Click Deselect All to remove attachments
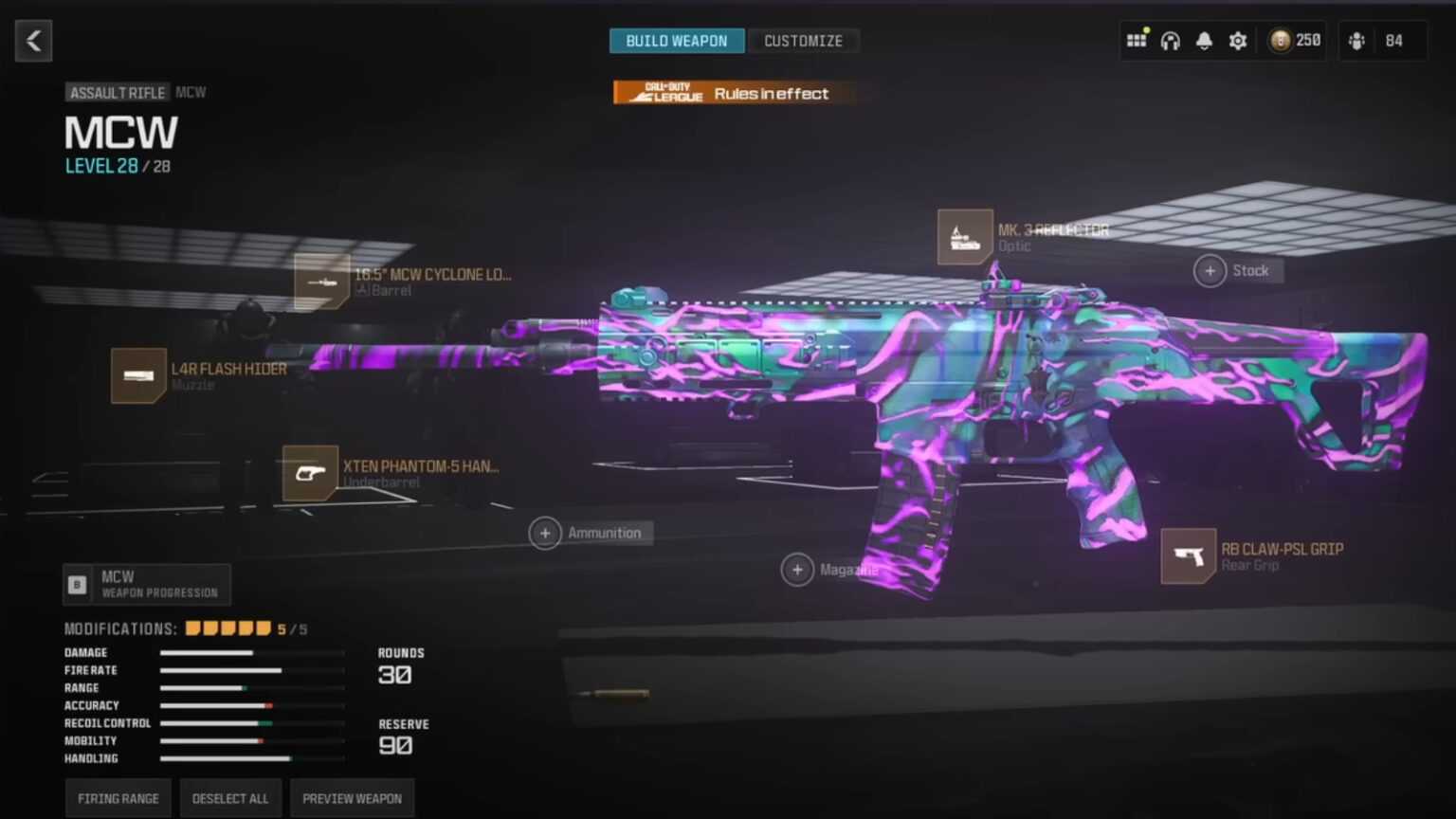1456x819 pixels. click(x=230, y=797)
